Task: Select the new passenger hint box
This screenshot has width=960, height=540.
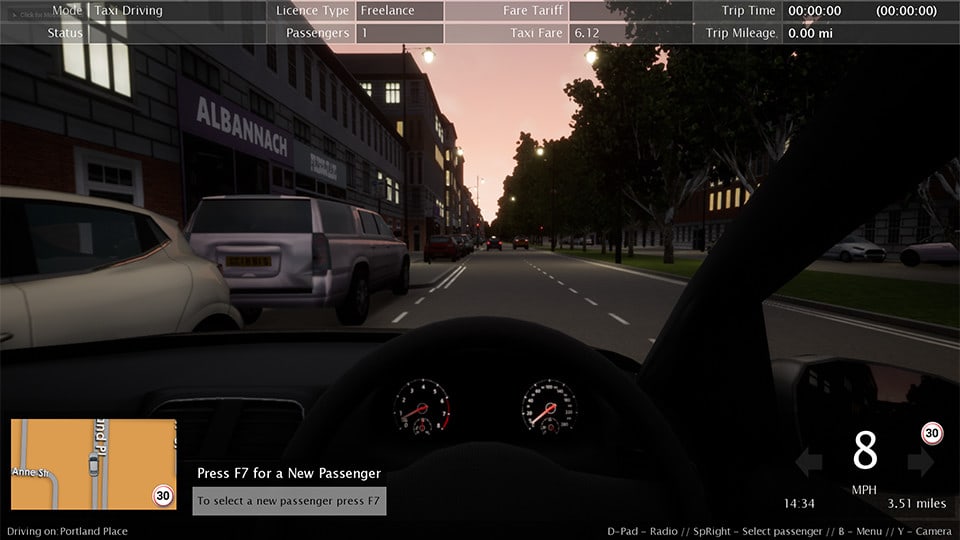Action: tap(289, 500)
